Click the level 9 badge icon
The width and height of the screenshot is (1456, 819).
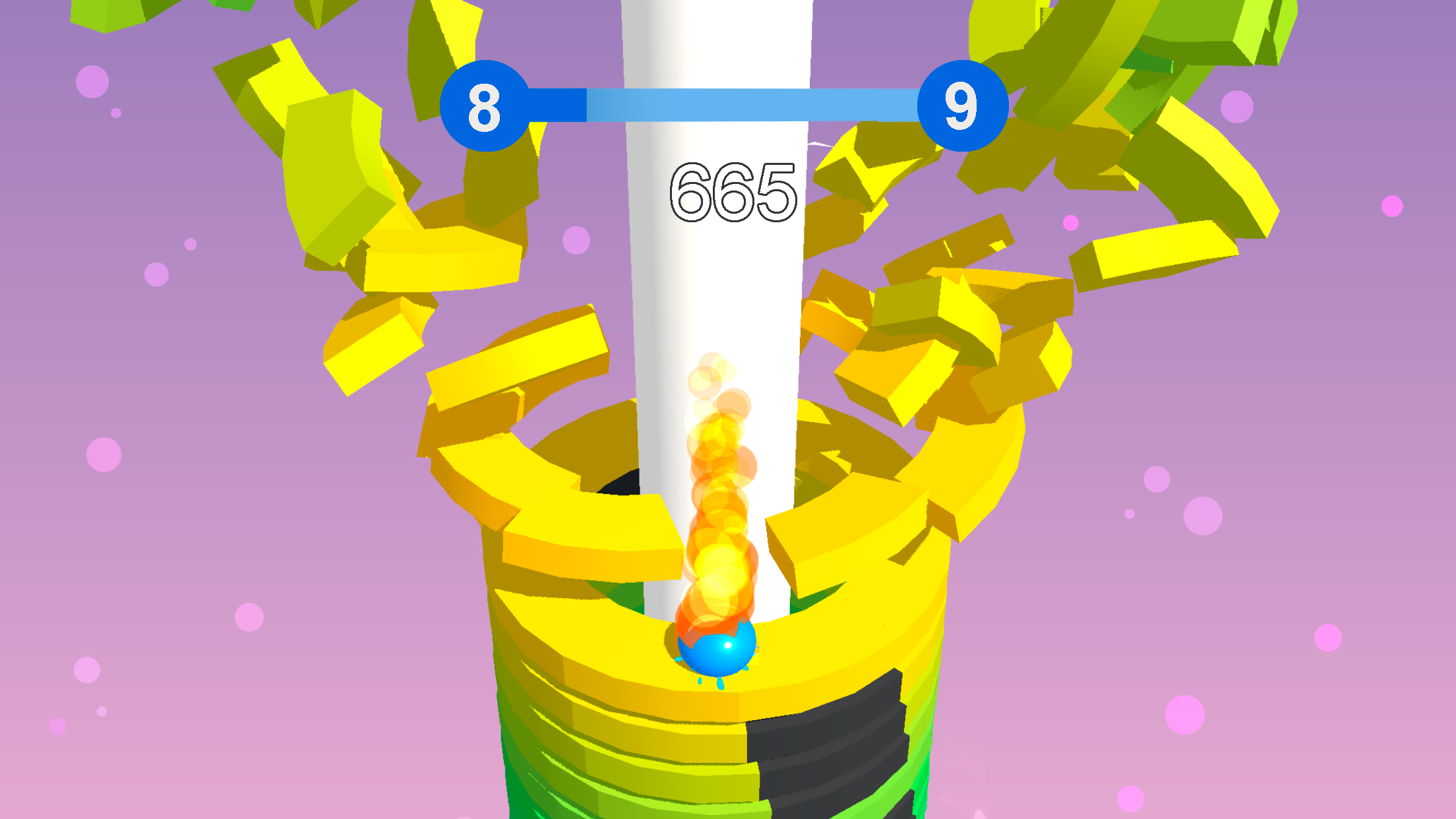click(x=964, y=106)
